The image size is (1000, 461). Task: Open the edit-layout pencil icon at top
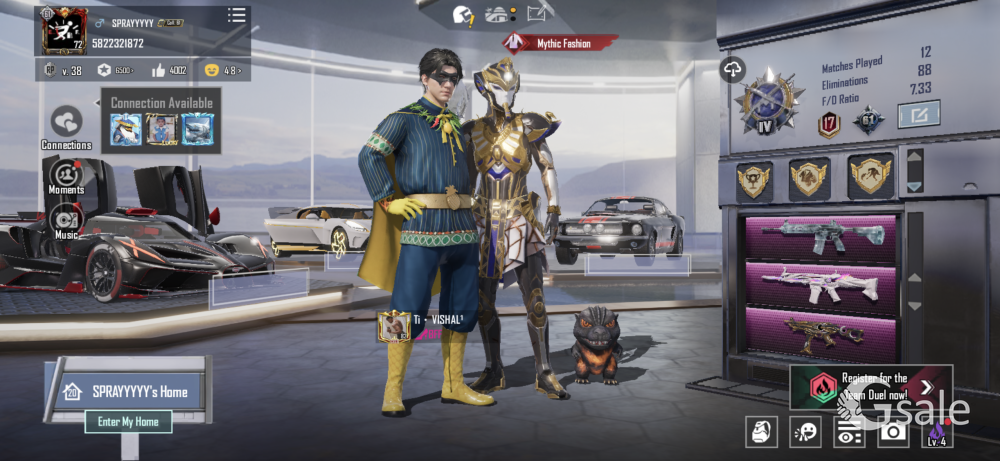point(539,13)
